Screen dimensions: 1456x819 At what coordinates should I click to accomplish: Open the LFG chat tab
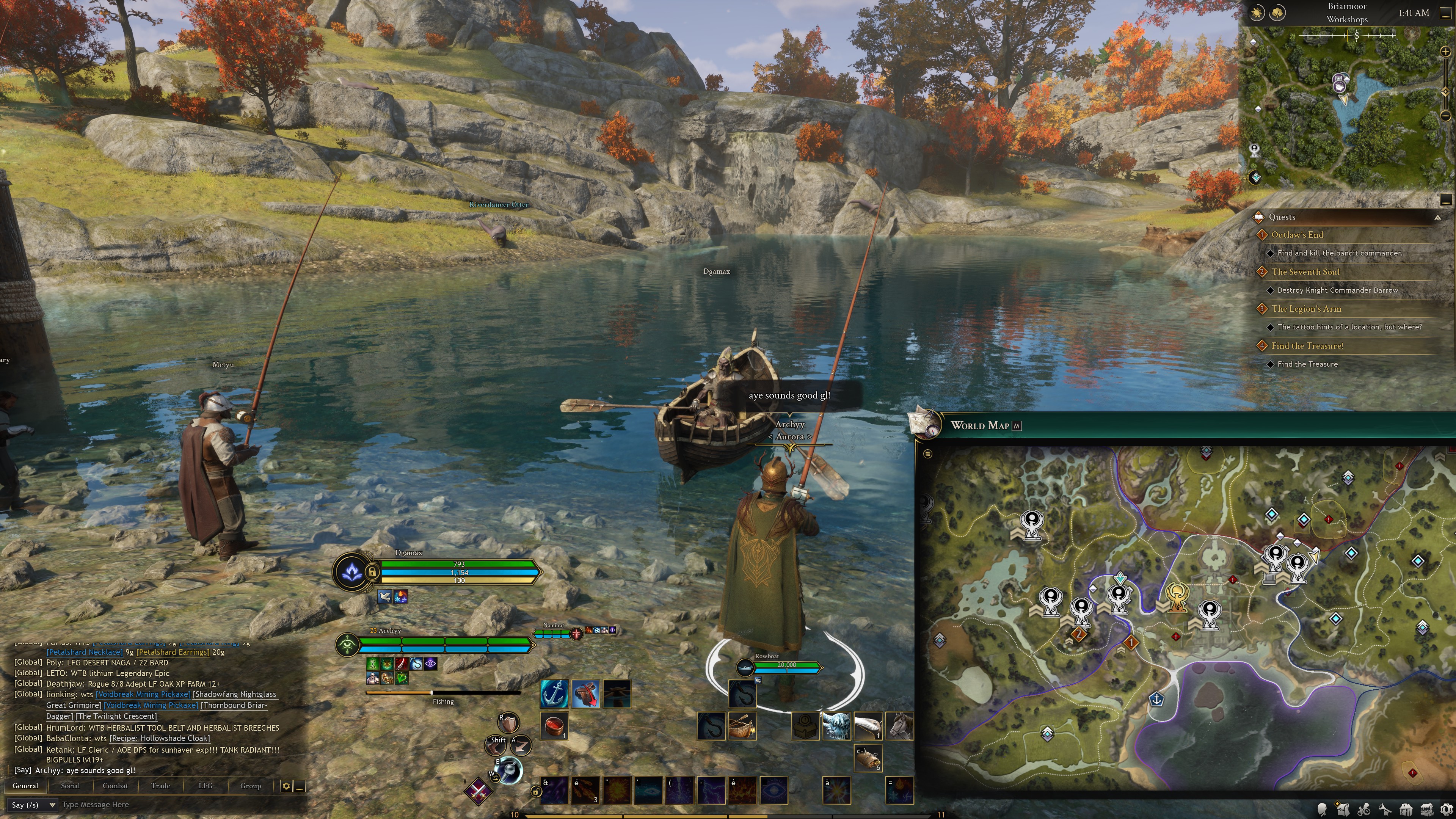click(x=205, y=786)
